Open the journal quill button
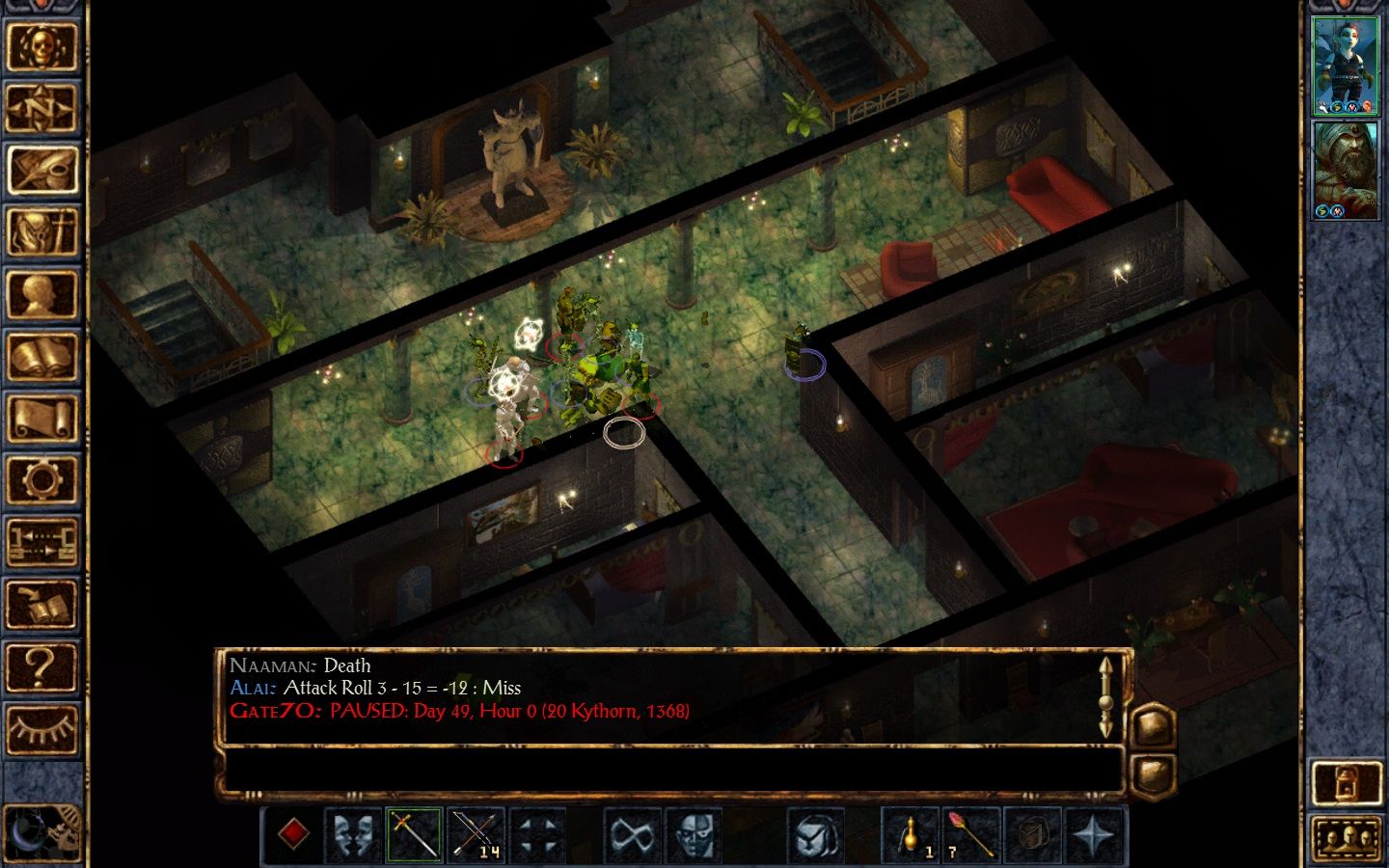This screenshot has width=1389, height=868. tap(41, 171)
